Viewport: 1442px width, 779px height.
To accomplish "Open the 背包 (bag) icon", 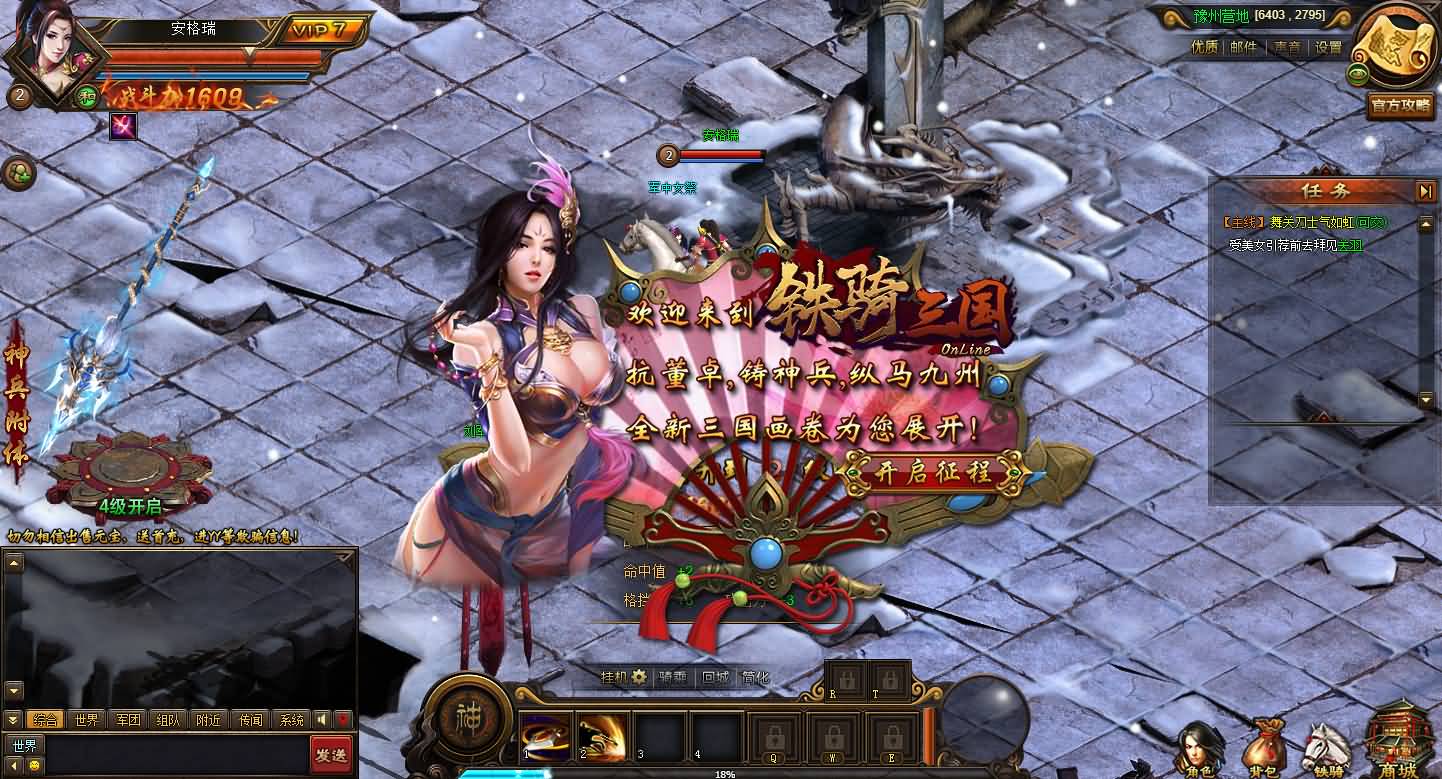I will (1265, 742).
